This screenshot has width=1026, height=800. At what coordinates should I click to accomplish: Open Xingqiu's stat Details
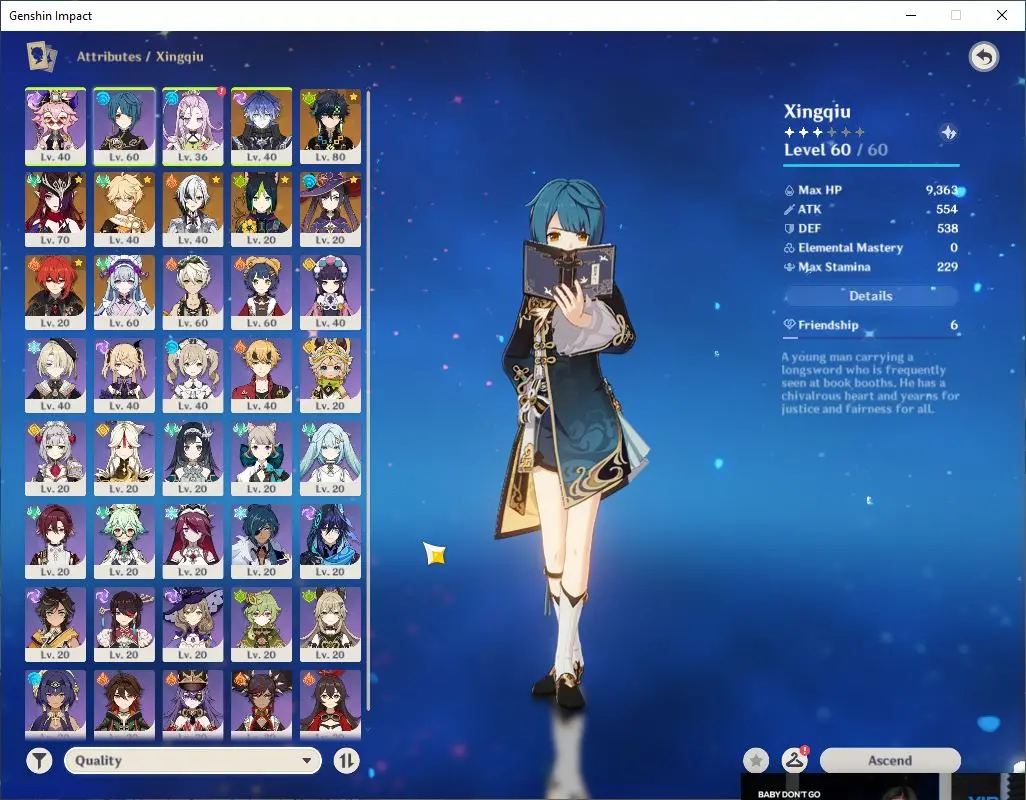(870, 296)
